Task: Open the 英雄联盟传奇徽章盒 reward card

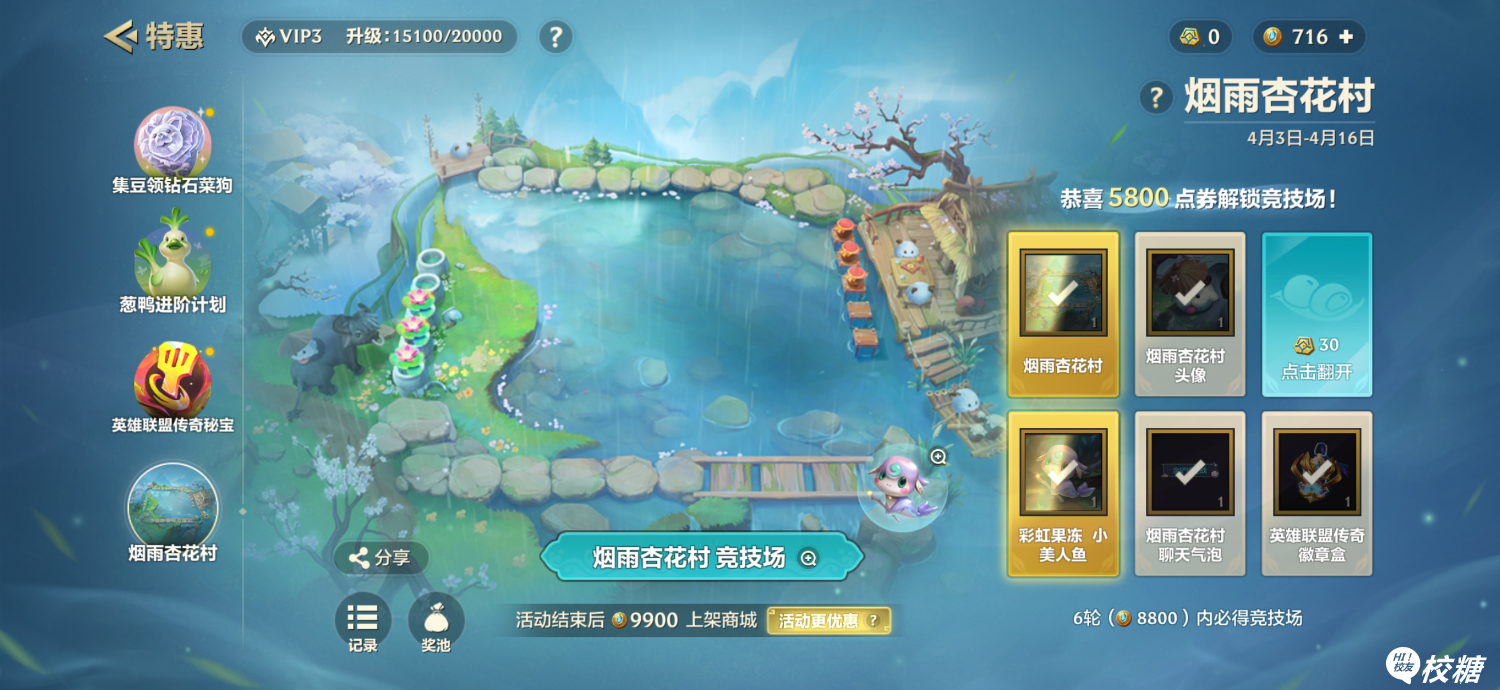Action: click(x=1317, y=493)
